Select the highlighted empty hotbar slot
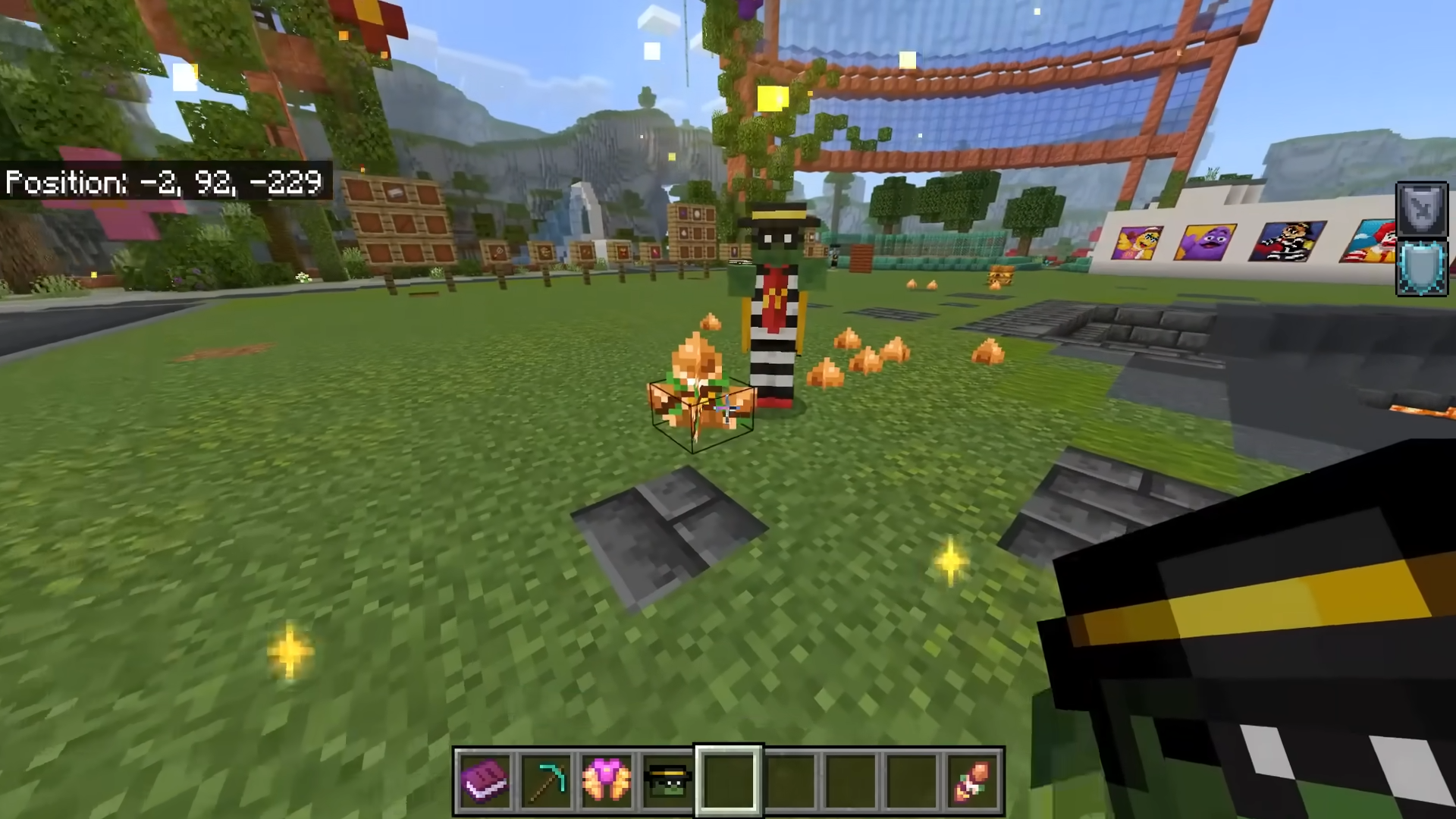Screen dimensions: 1456x819 (729, 780)
